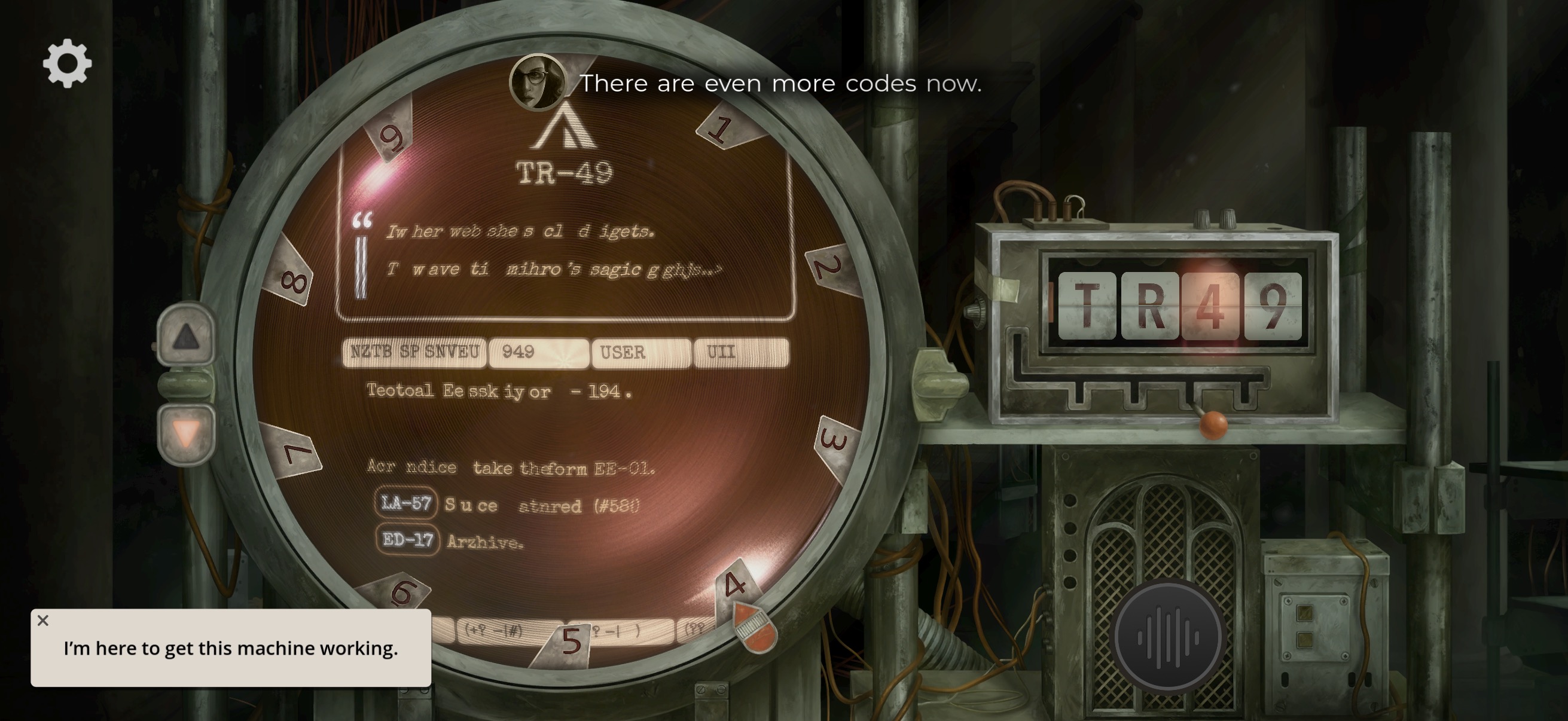Click the 949 field on screen
This screenshot has height=721, width=1568.
click(538, 352)
